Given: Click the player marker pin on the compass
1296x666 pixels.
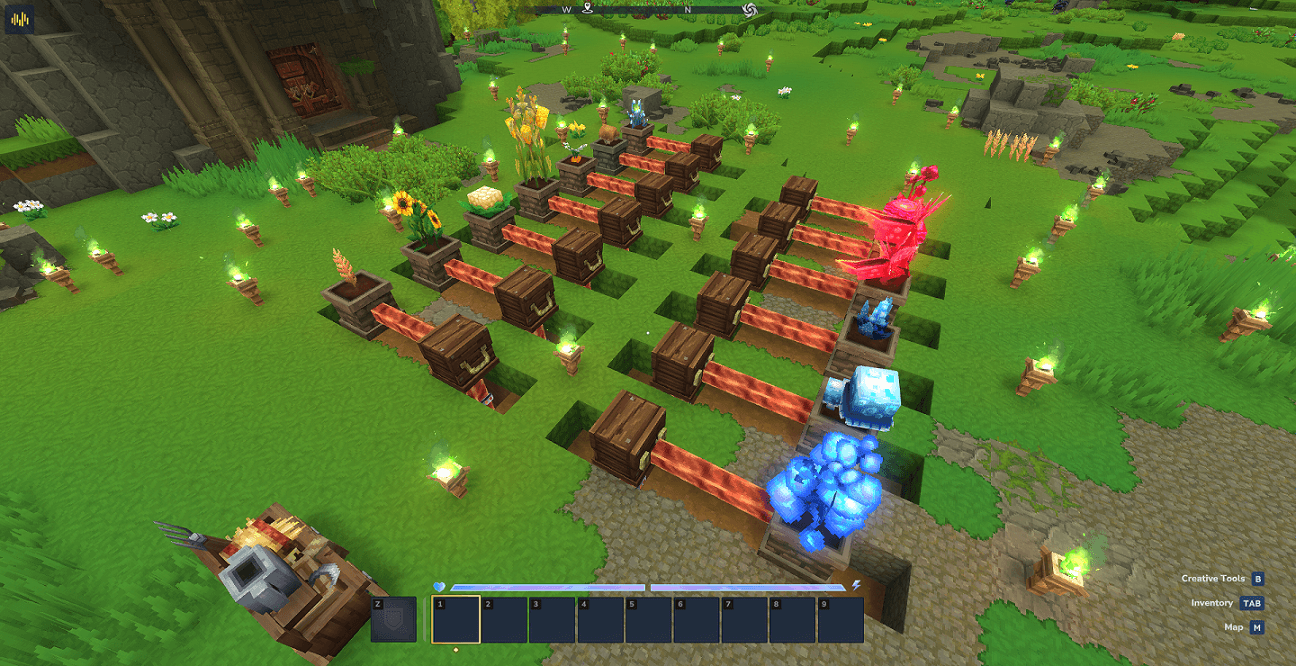Looking at the screenshot, I should [x=589, y=9].
